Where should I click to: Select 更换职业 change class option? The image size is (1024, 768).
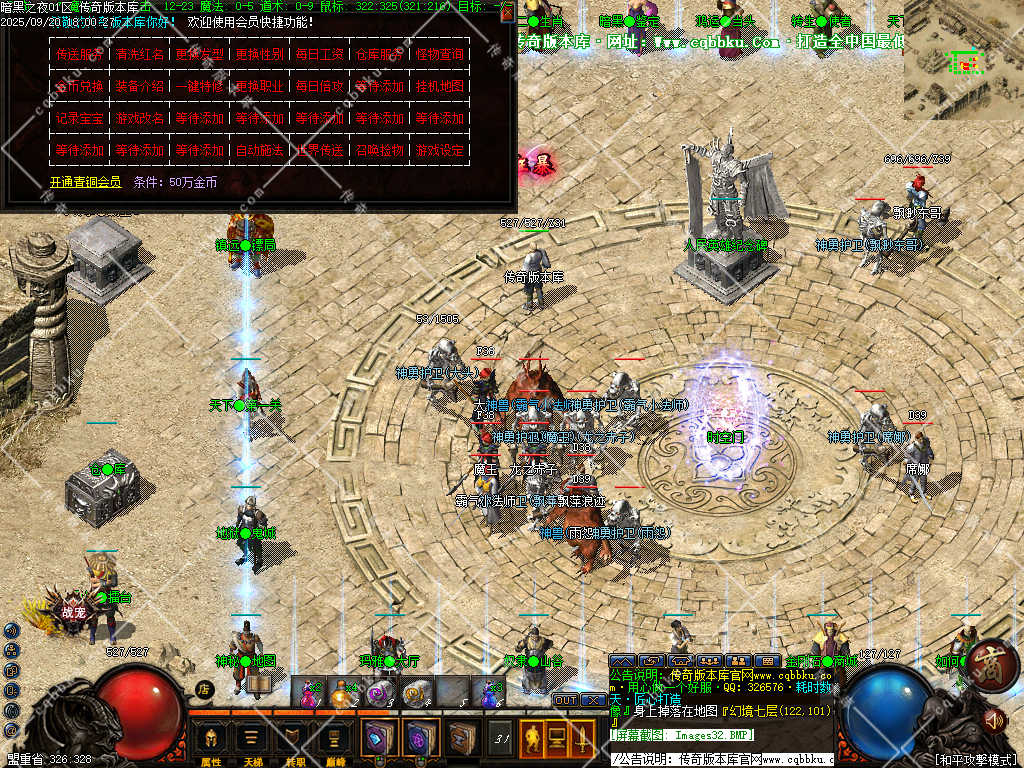pyautogui.click(x=259, y=86)
